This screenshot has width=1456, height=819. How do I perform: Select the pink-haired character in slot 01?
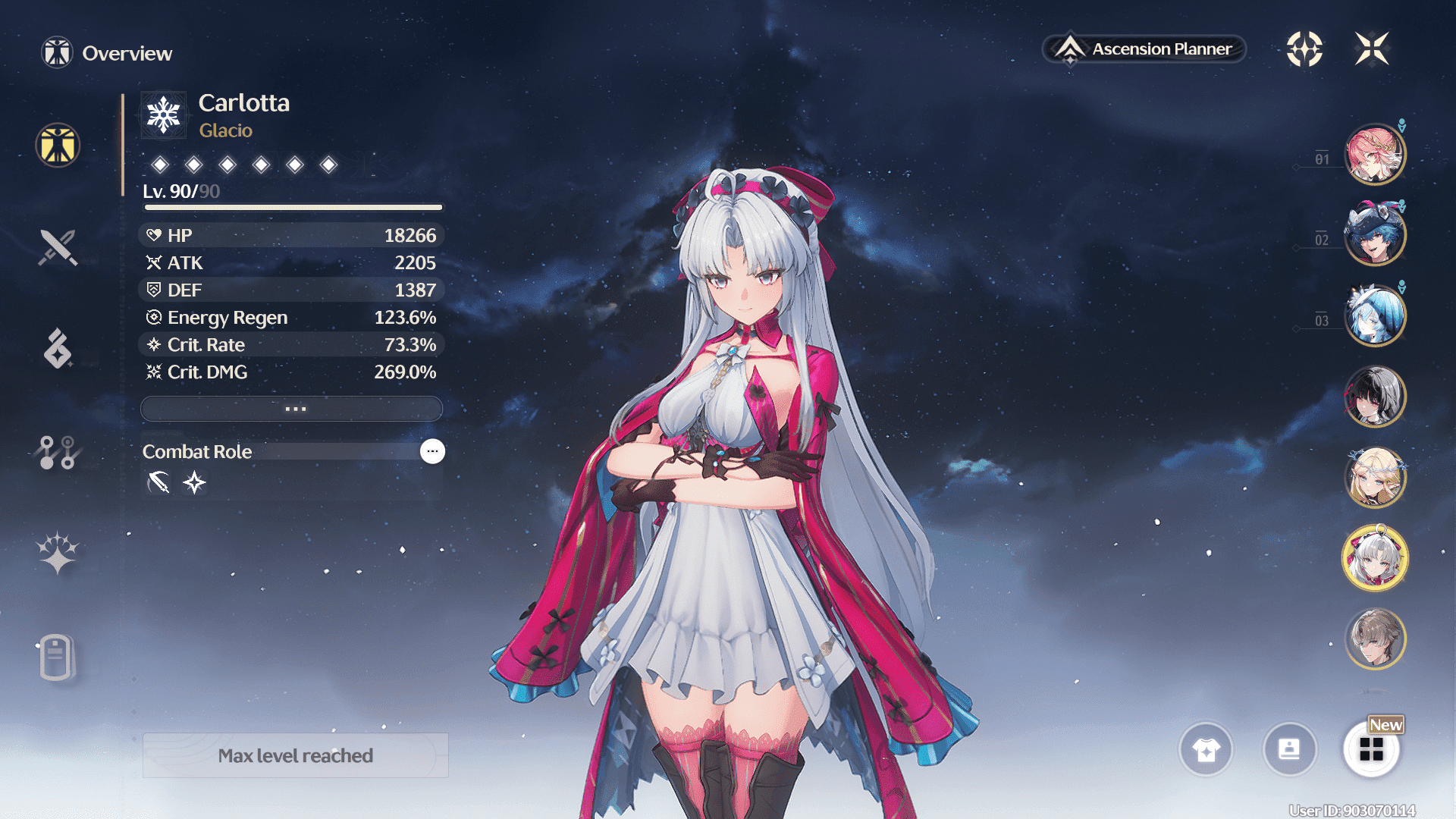(x=1374, y=155)
